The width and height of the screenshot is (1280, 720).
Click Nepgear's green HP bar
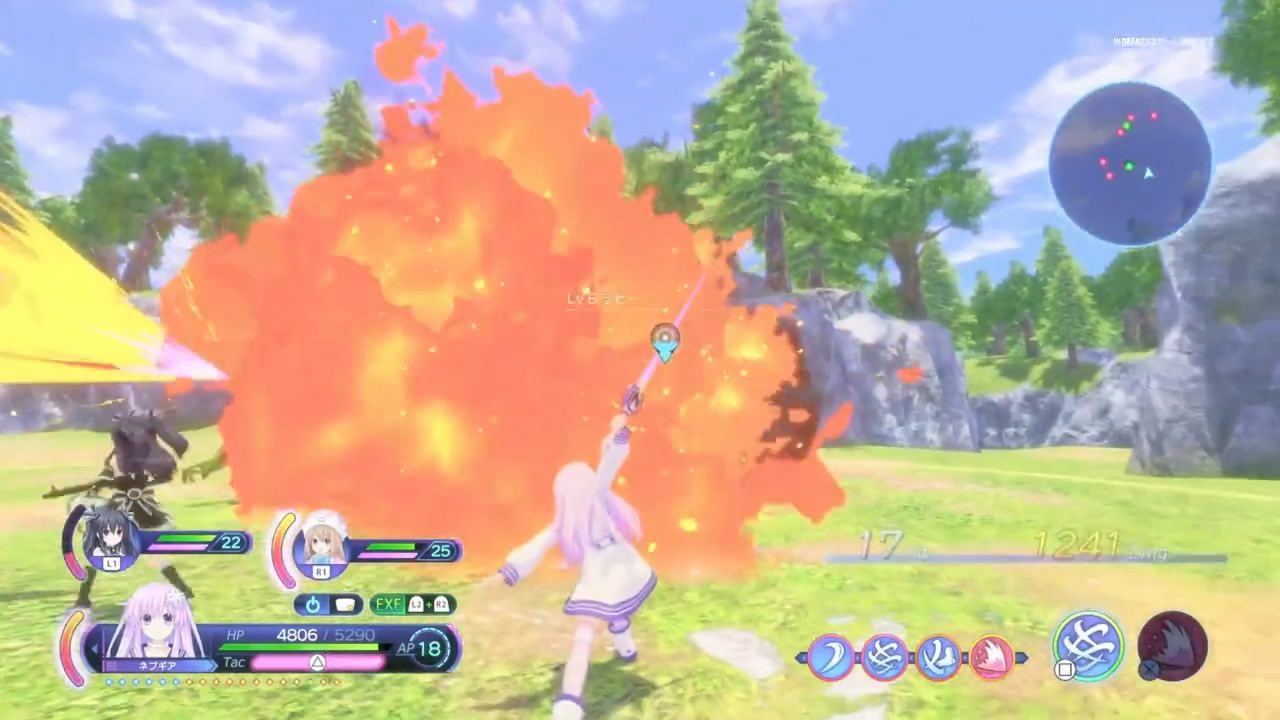[x=300, y=647]
